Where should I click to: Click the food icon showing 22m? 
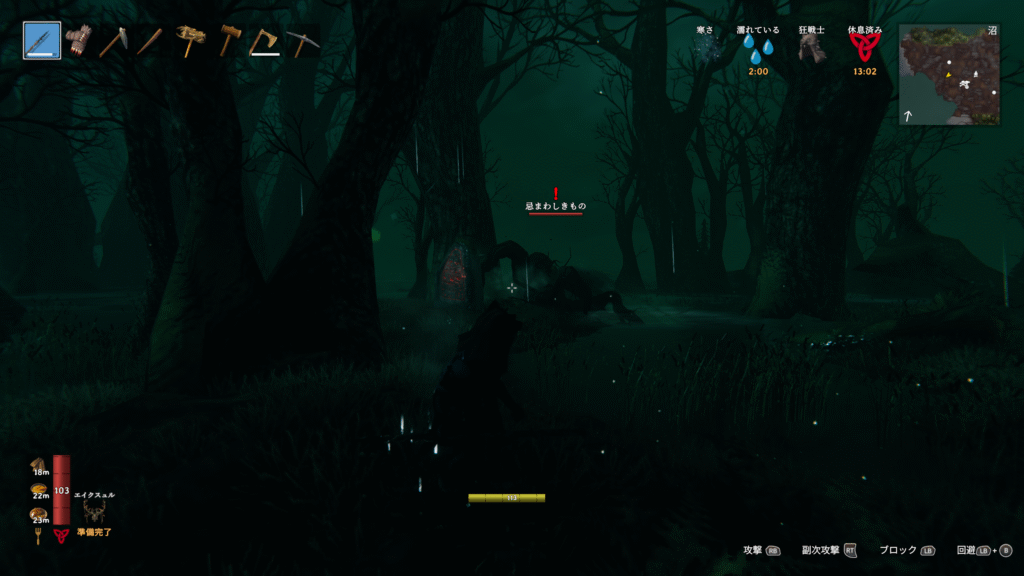pyautogui.click(x=38, y=489)
